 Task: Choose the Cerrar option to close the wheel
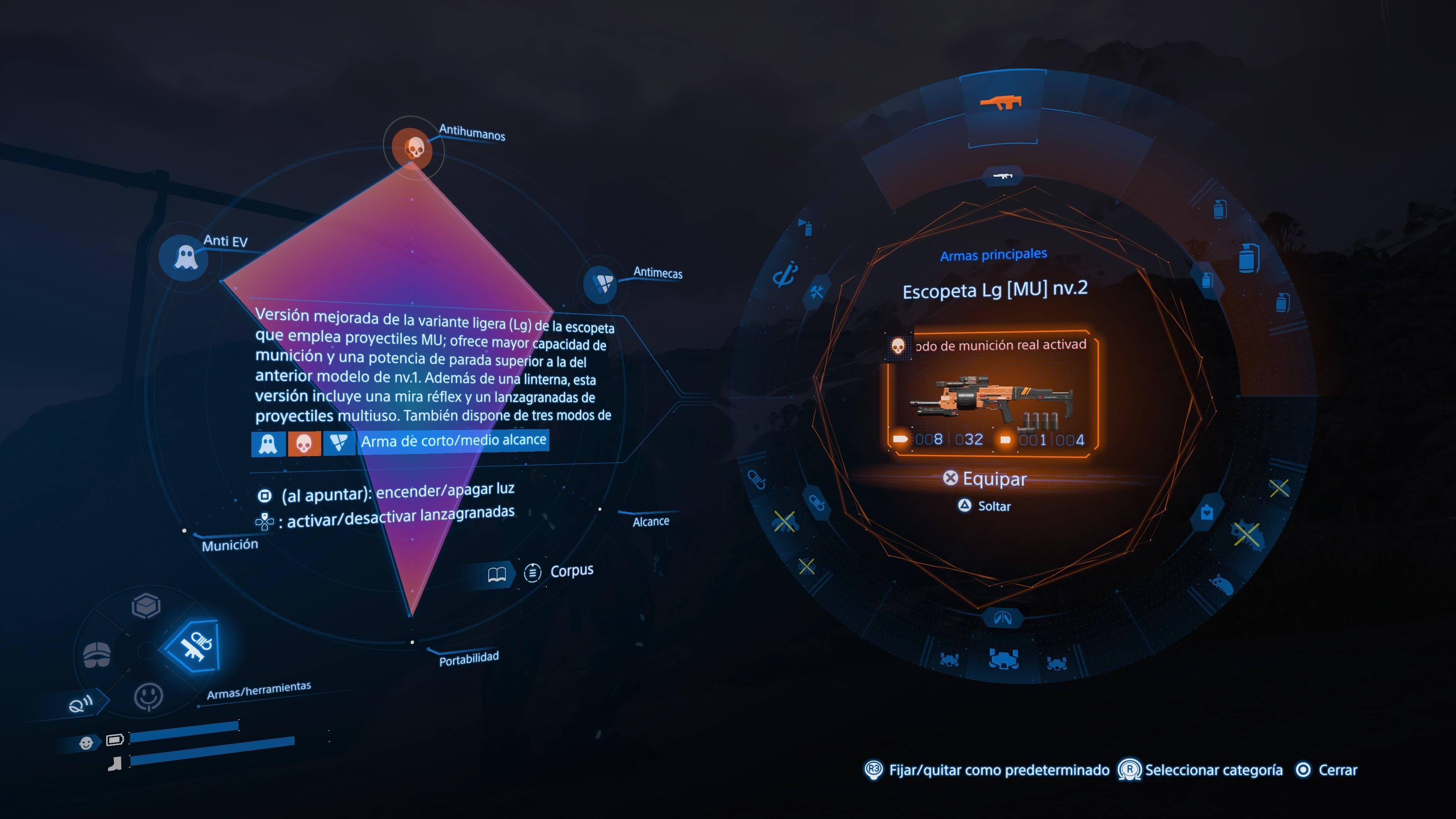pyautogui.click(x=1328, y=770)
